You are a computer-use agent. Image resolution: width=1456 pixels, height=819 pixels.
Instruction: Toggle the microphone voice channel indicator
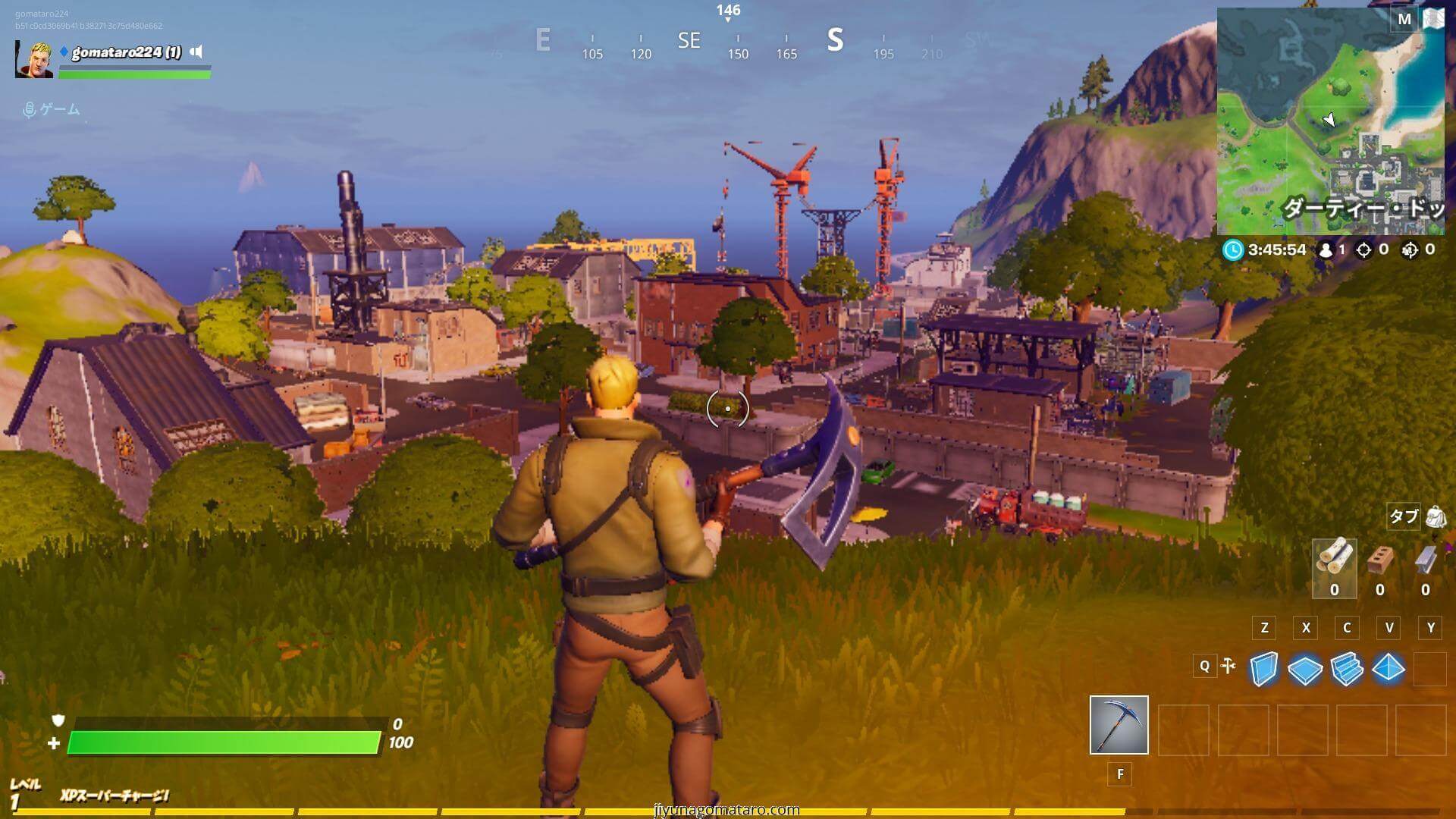point(30,110)
